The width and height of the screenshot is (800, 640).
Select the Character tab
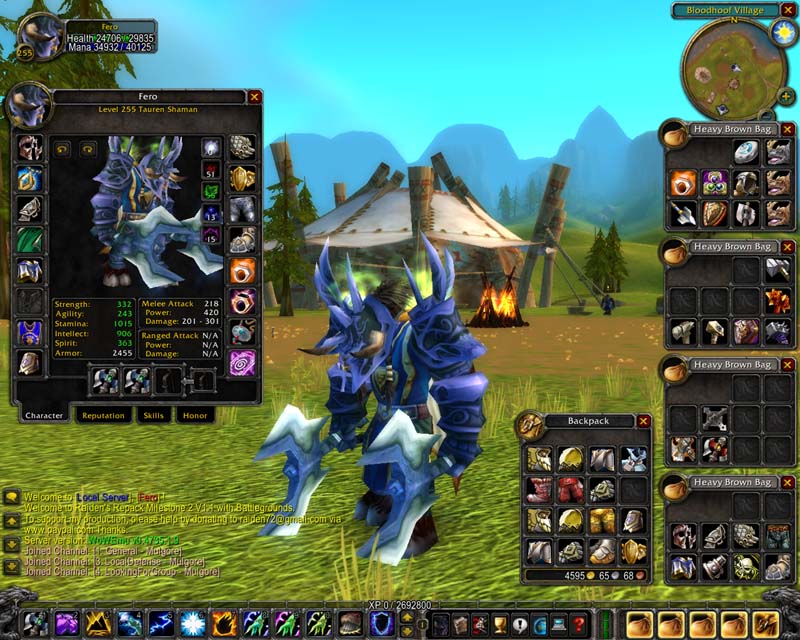tap(44, 415)
